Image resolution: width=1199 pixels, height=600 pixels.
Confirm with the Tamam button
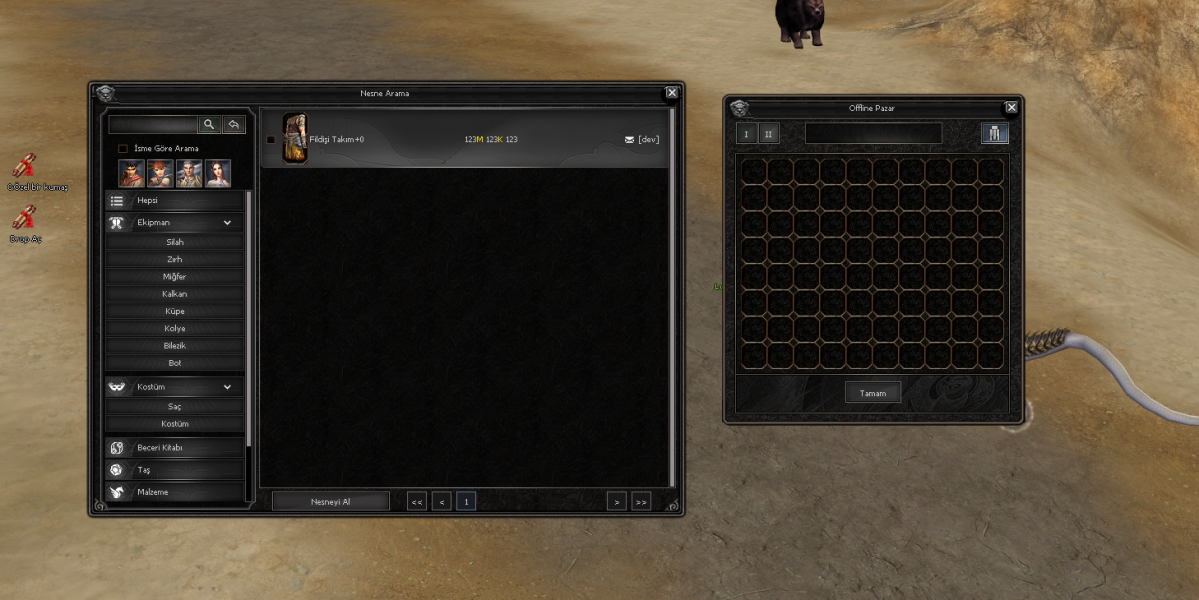tap(872, 393)
